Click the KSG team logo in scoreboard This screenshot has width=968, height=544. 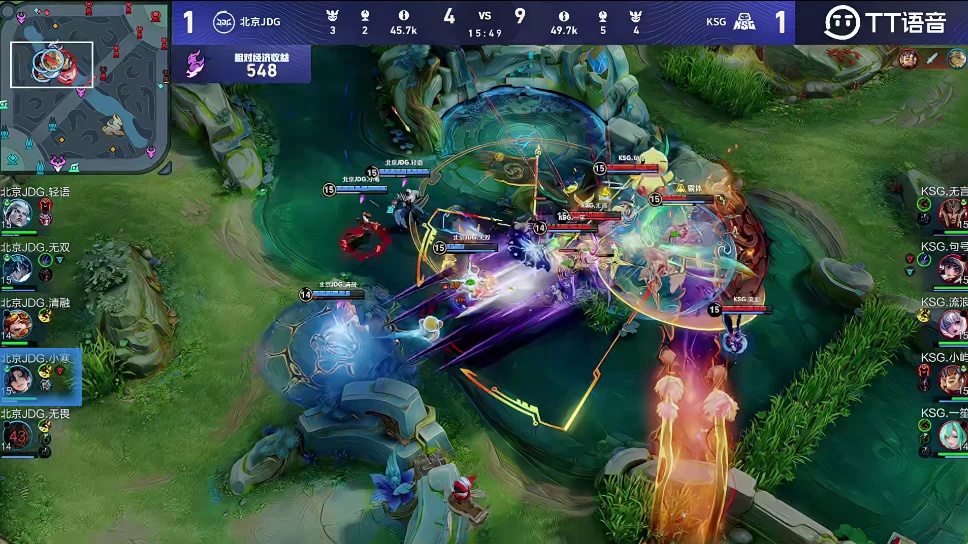(743, 22)
